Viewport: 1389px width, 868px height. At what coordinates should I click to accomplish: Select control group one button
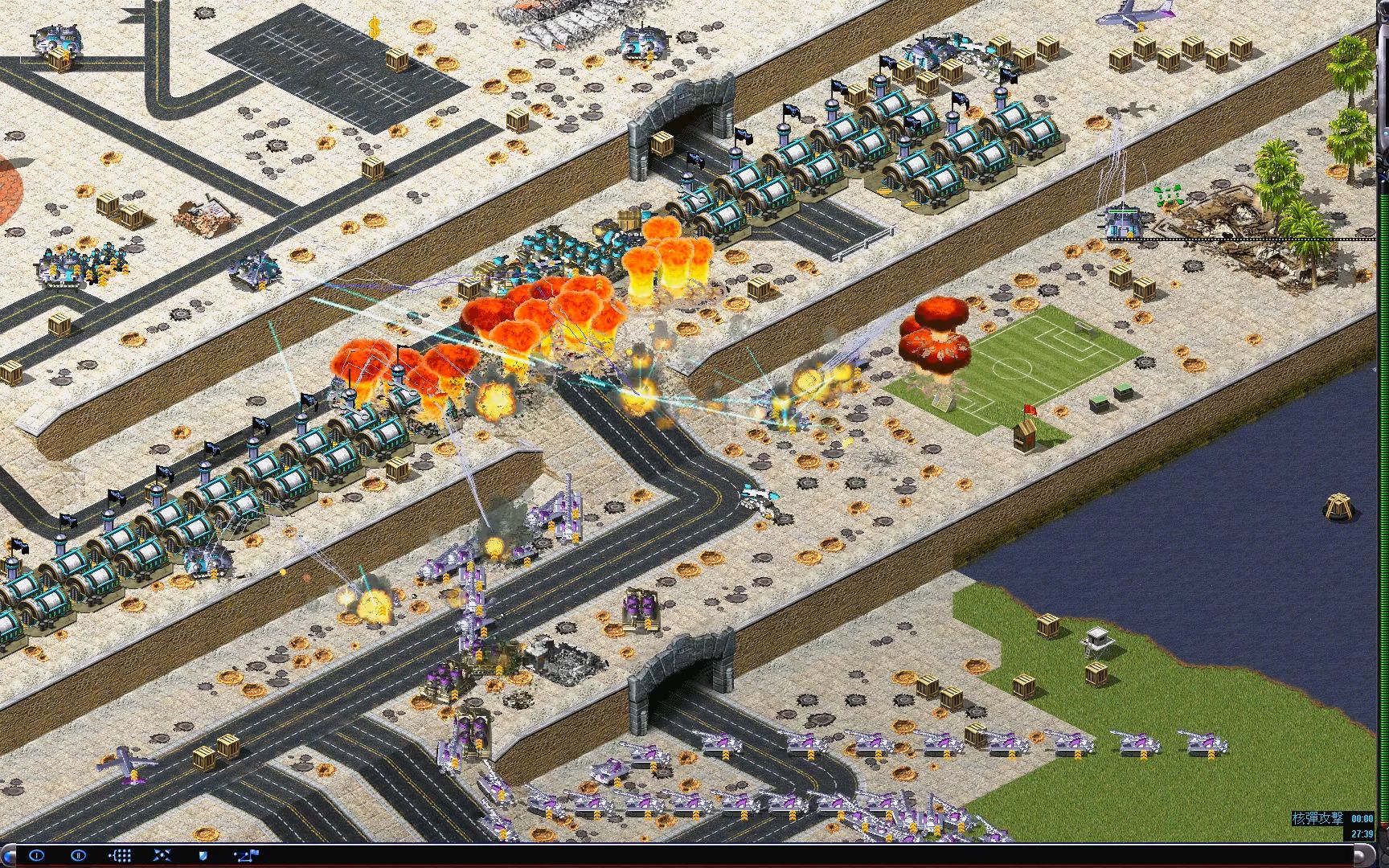click(x=36, y=855)
